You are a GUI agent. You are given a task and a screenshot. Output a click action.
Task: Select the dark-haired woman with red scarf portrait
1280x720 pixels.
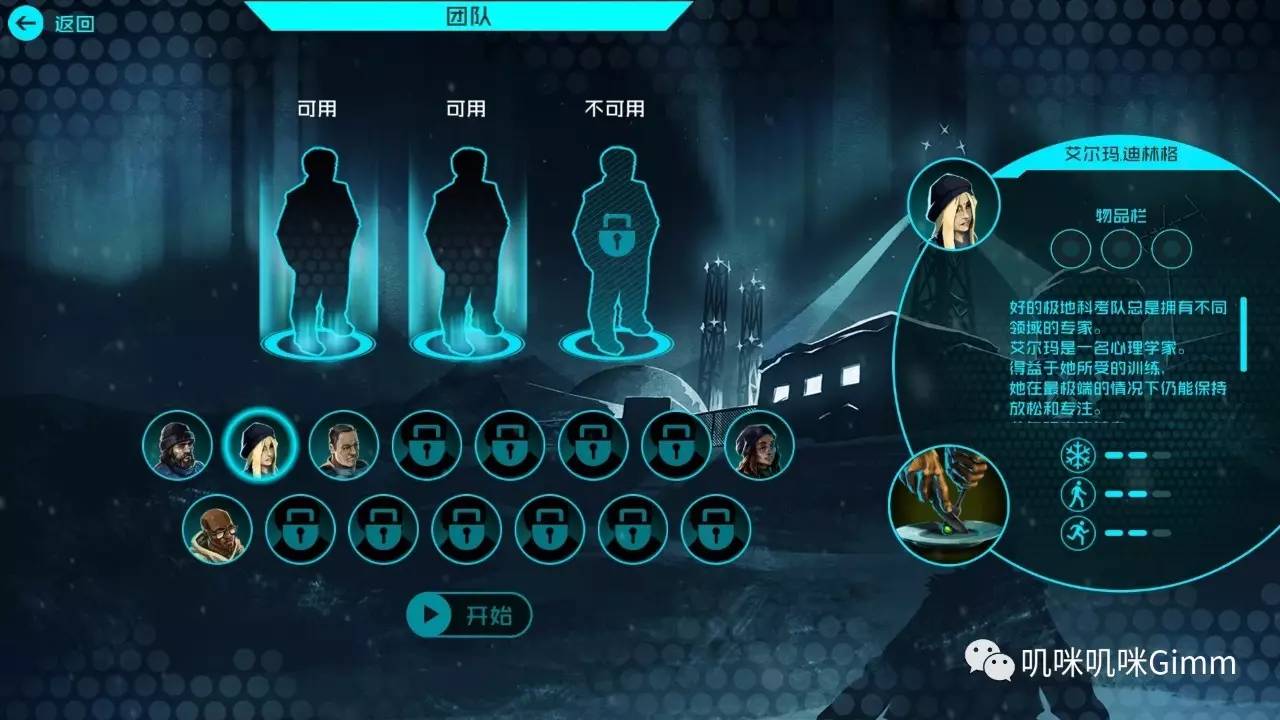coord(759,446)
